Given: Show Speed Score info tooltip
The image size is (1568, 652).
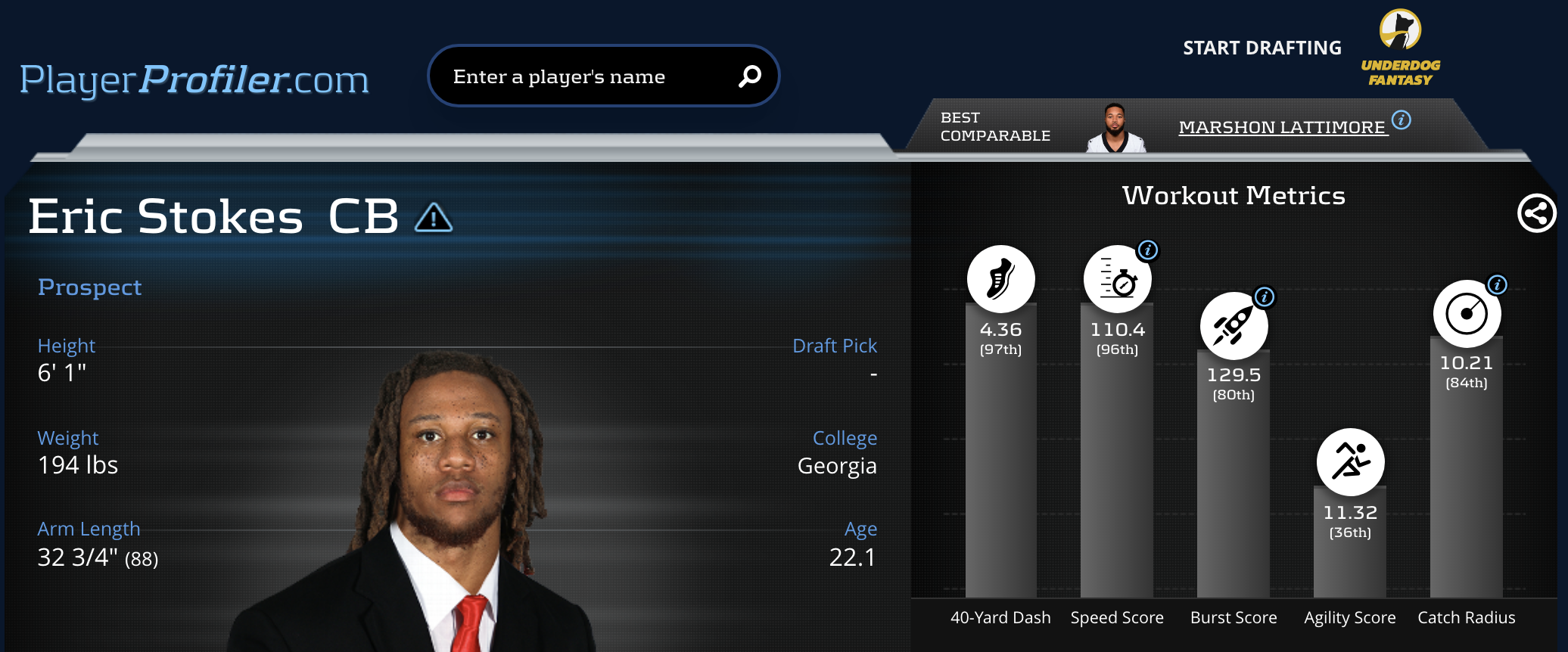Looking at the screenshot, I should point(1148,250).
